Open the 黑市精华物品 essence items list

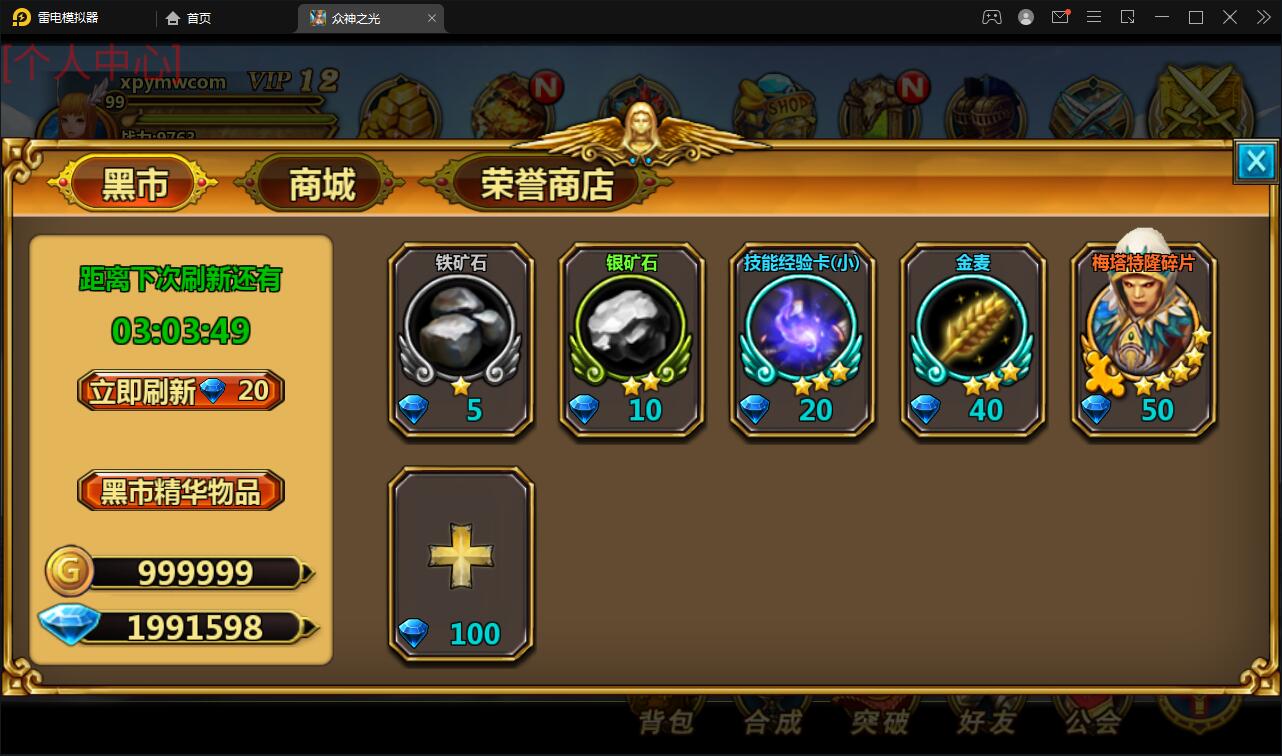point(180,490)
